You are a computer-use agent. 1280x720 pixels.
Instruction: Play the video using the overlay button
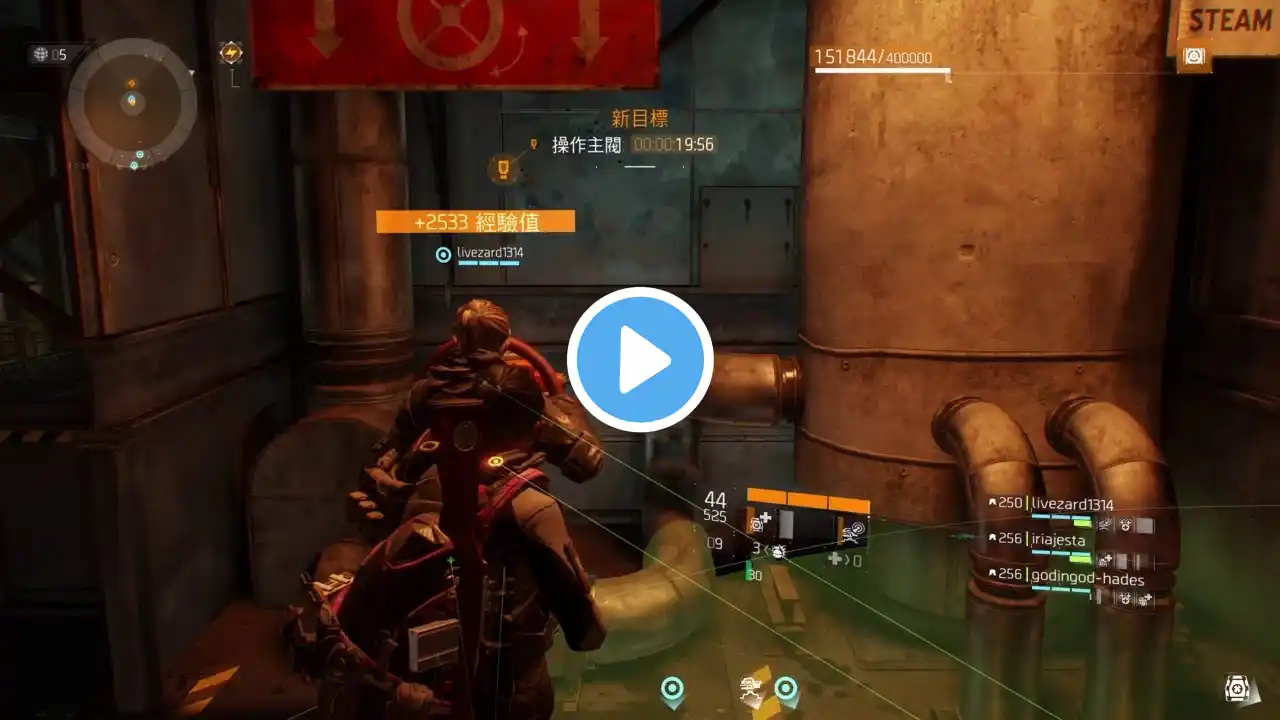[x=640, y=360]
